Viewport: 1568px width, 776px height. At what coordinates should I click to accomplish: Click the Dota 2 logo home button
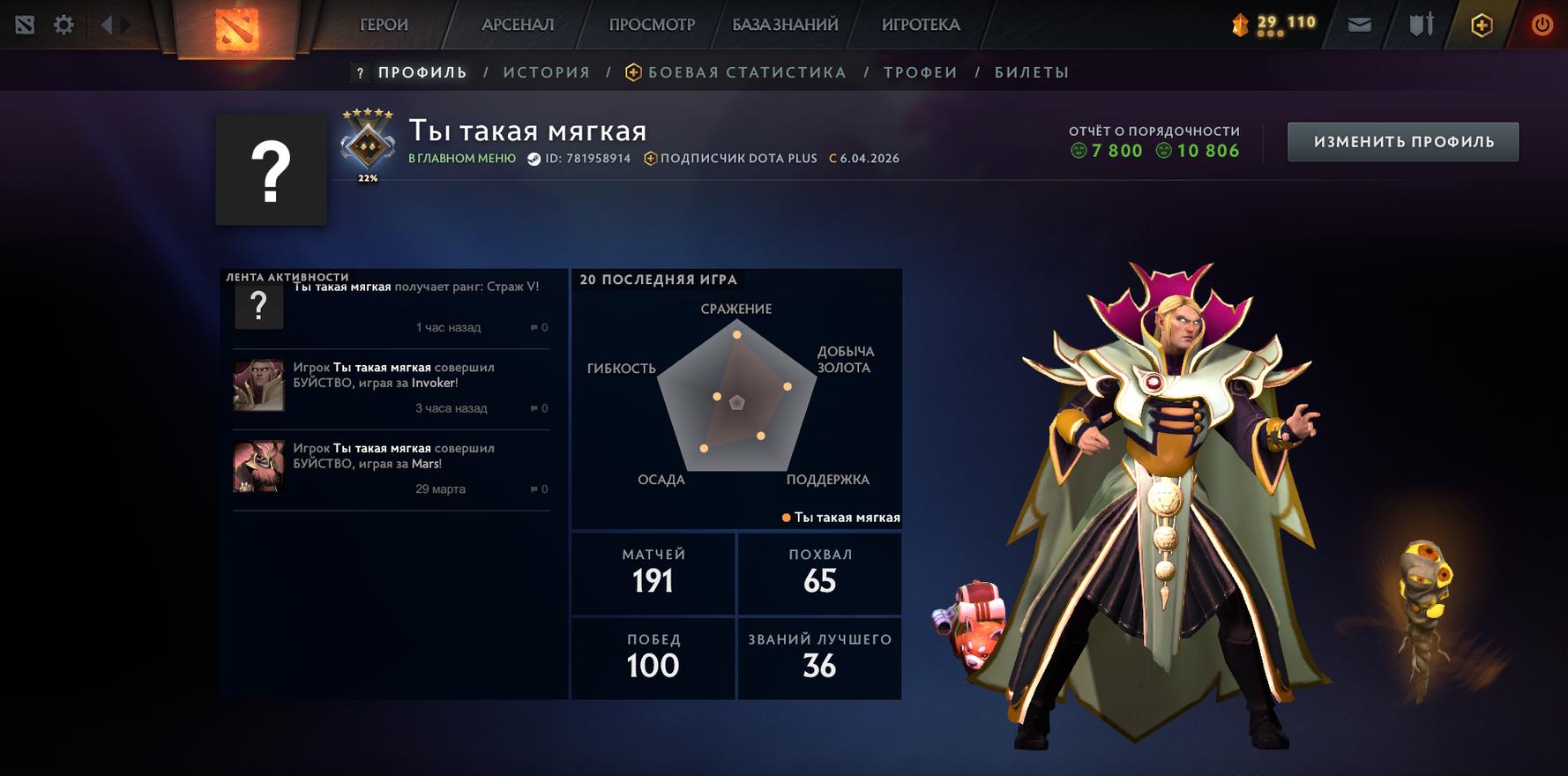coord(236,28)
